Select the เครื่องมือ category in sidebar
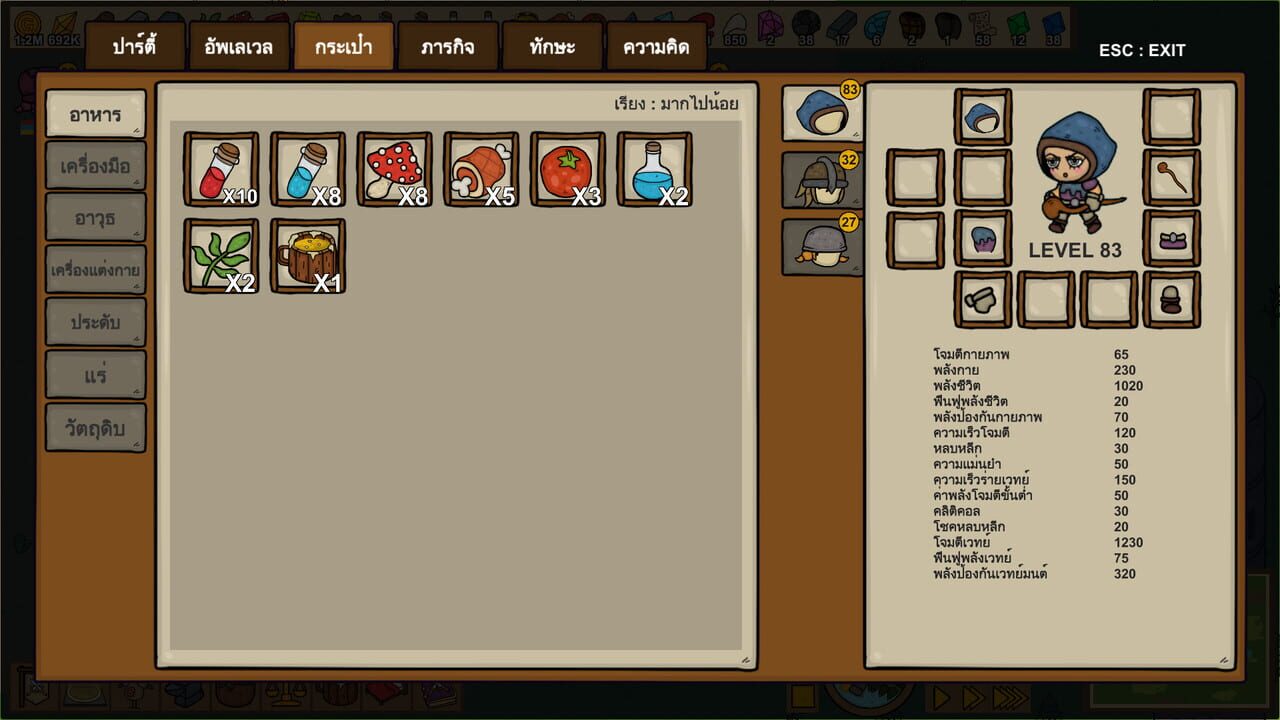This screenshot has height=720, width=1280. click(x=95, y=165)
